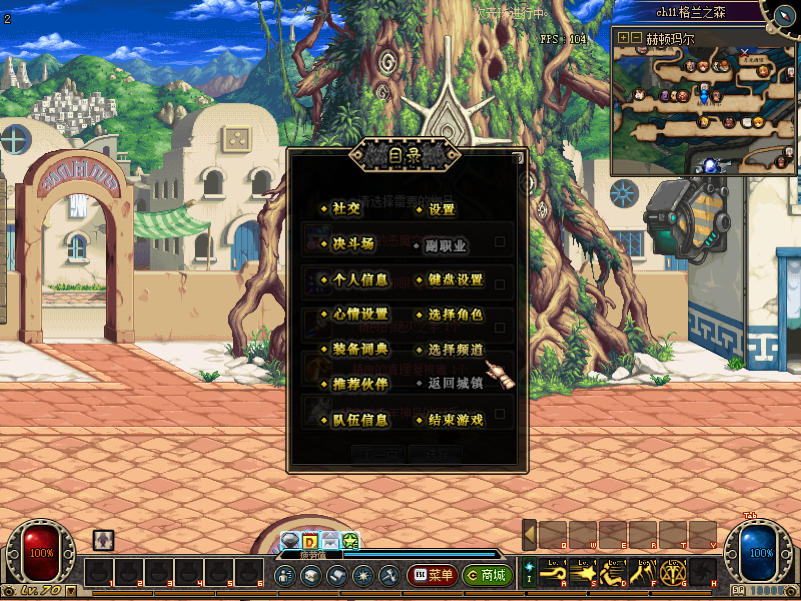Open the 社交 social menu entry

346,210
